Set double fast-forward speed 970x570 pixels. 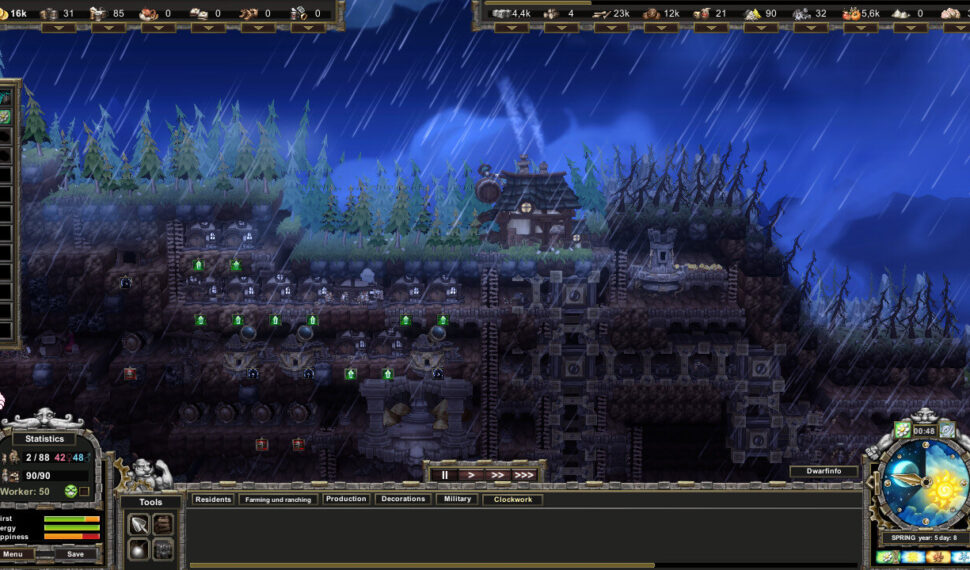pyautogui.click(x=497, y=475)
